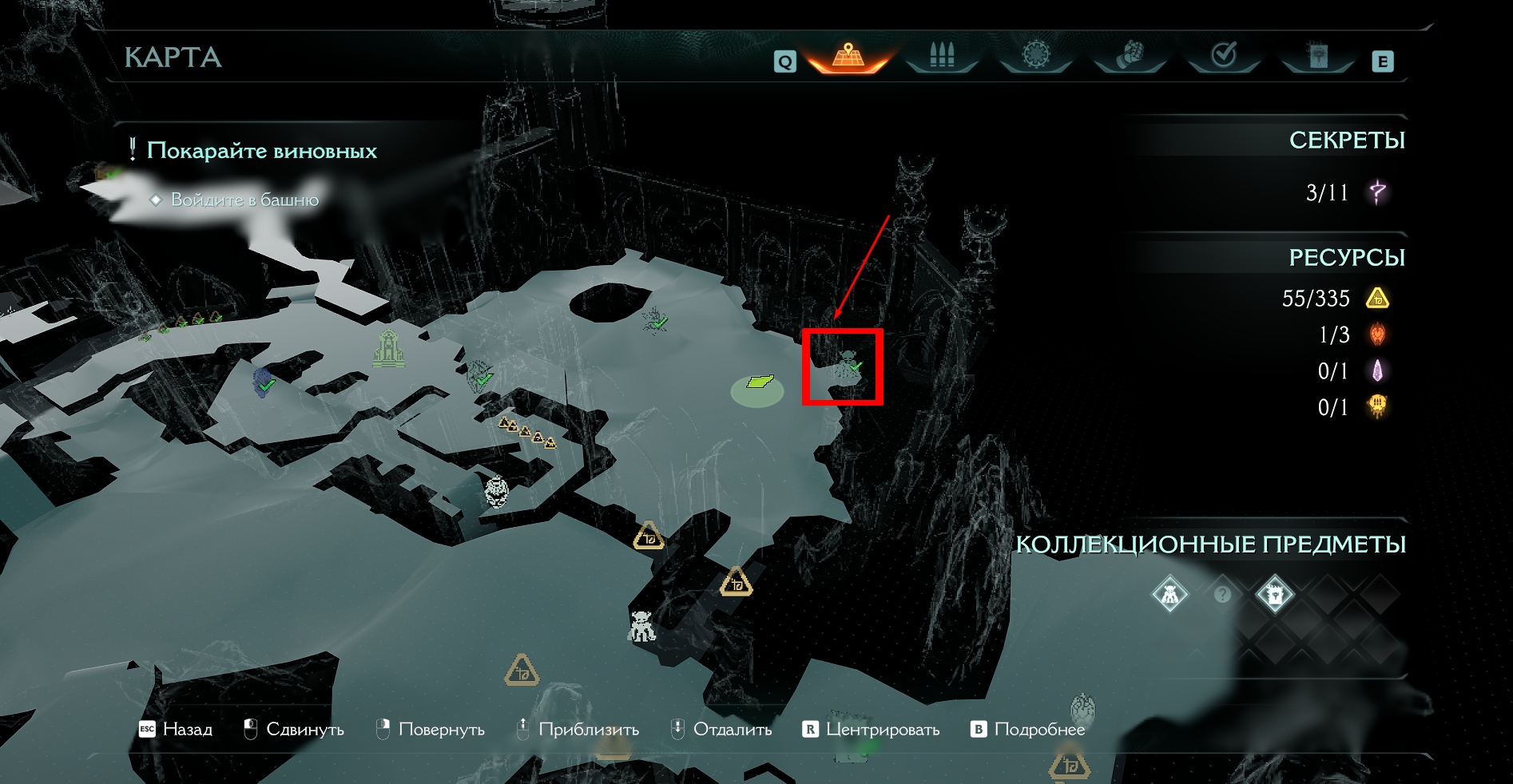This screenshot has height=784, width=1513.
Task: Select the helmet marker on the map
Action: 497,491
